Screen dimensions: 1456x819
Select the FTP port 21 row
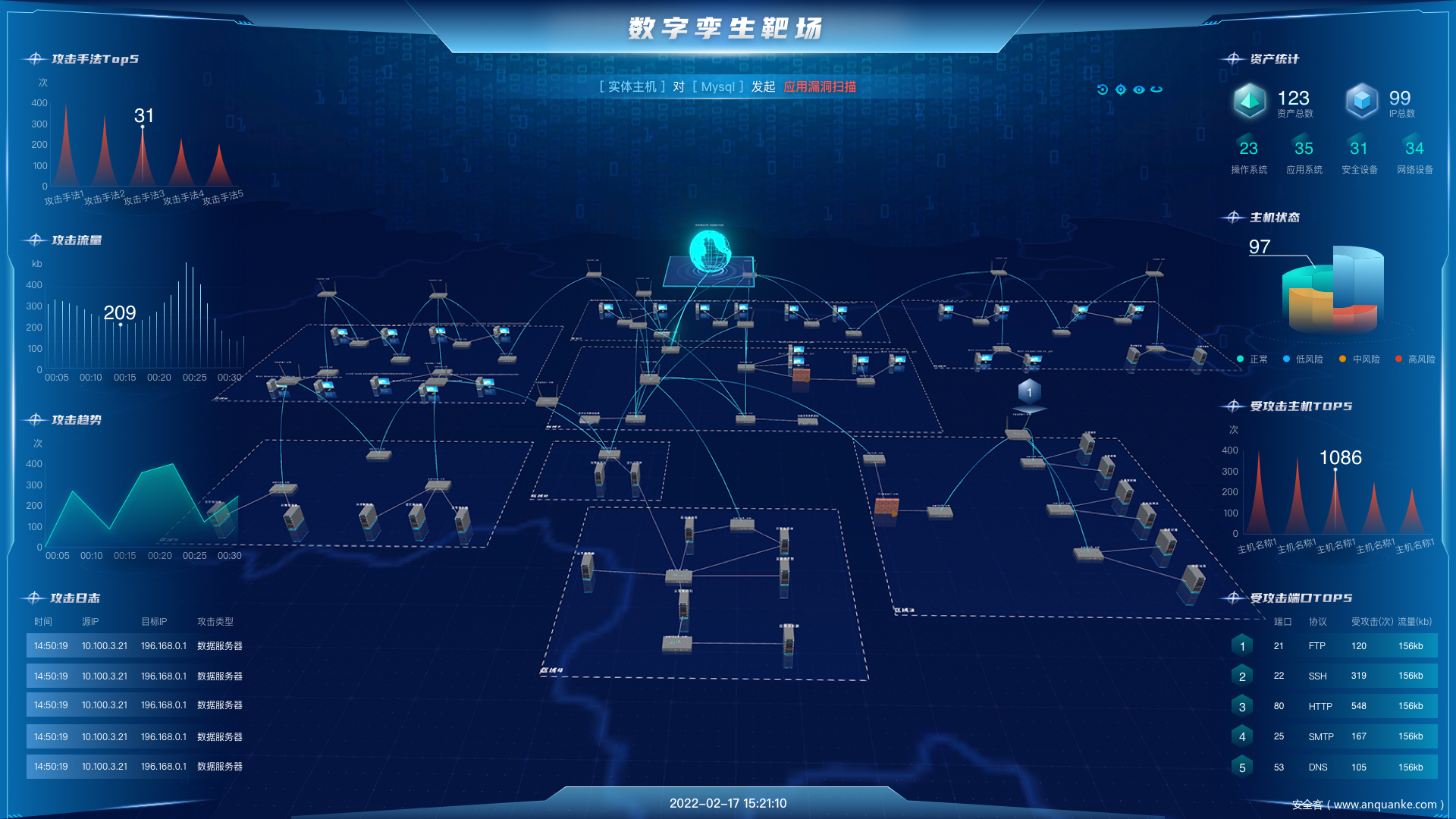point(1335,646)
